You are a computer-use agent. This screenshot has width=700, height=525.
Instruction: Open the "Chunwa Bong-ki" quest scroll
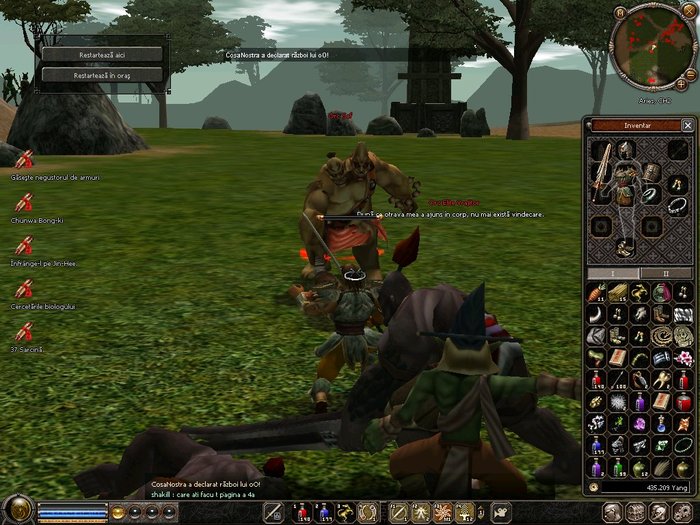(25, 203)
